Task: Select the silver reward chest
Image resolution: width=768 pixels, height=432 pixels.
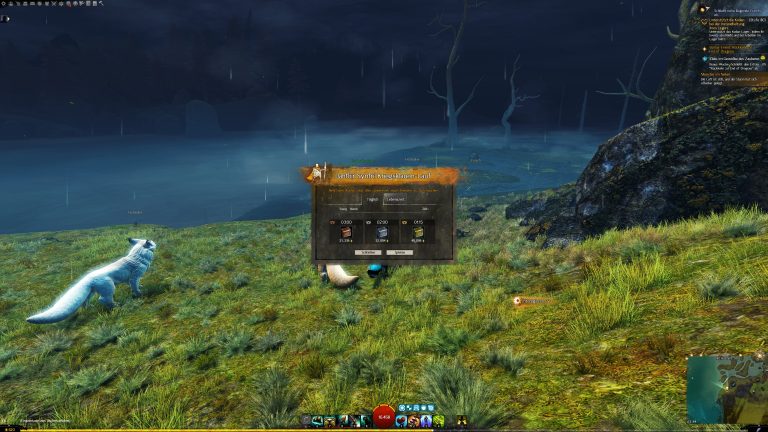Action: tap(382, 231)
